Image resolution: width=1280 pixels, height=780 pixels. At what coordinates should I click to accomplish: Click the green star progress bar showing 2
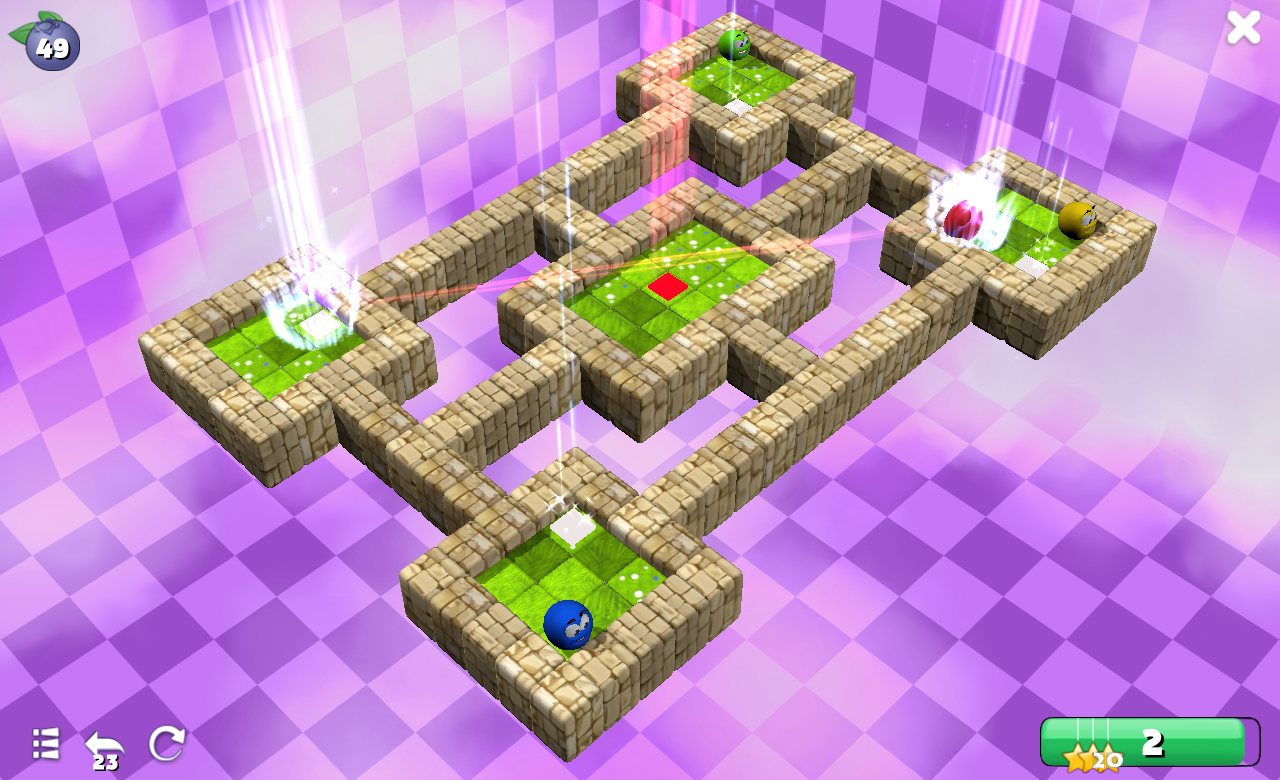pos(1152,743)
